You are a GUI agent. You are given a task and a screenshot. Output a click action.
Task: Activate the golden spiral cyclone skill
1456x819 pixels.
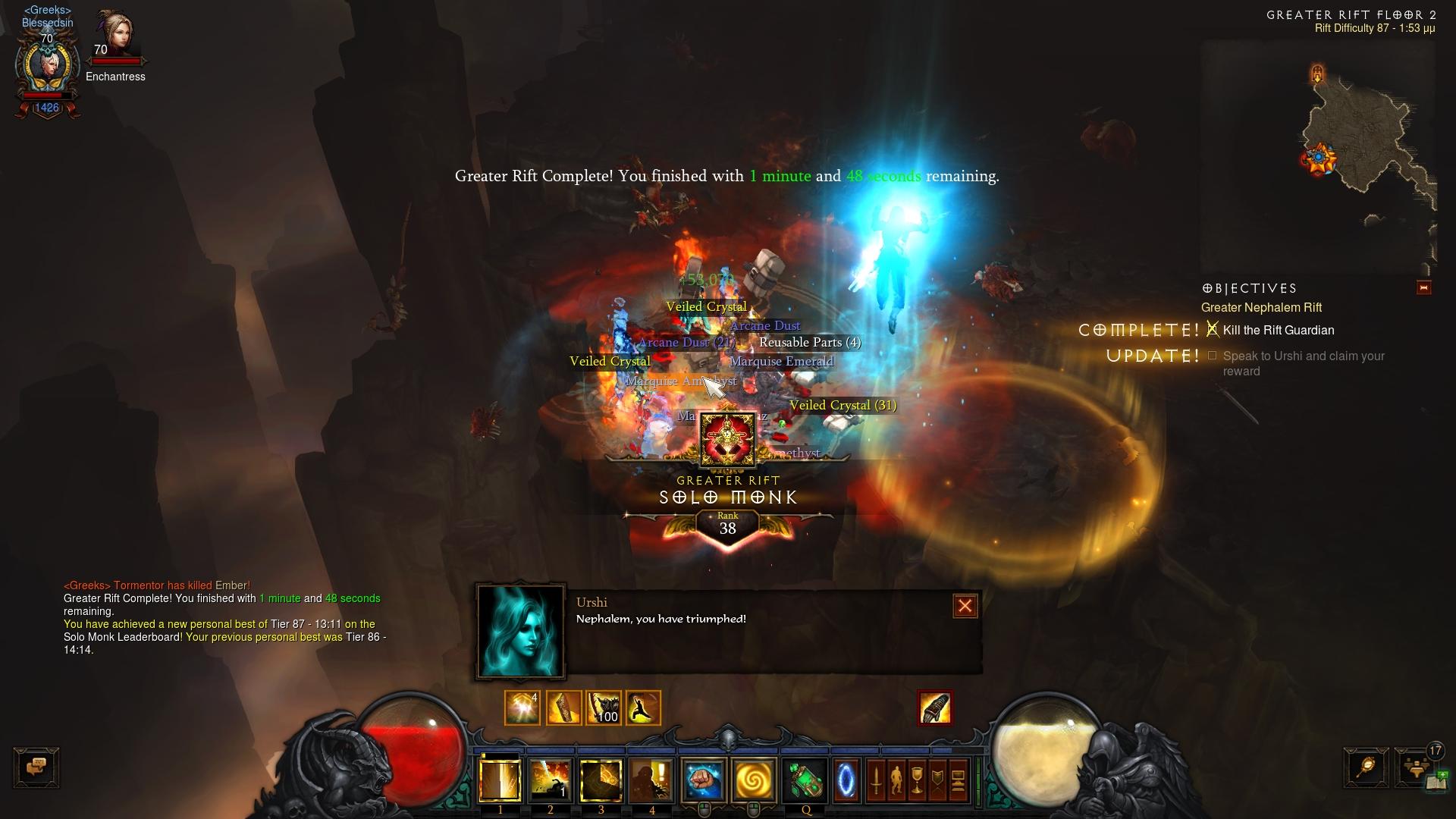pyautogui.click(x=753, y=780)
